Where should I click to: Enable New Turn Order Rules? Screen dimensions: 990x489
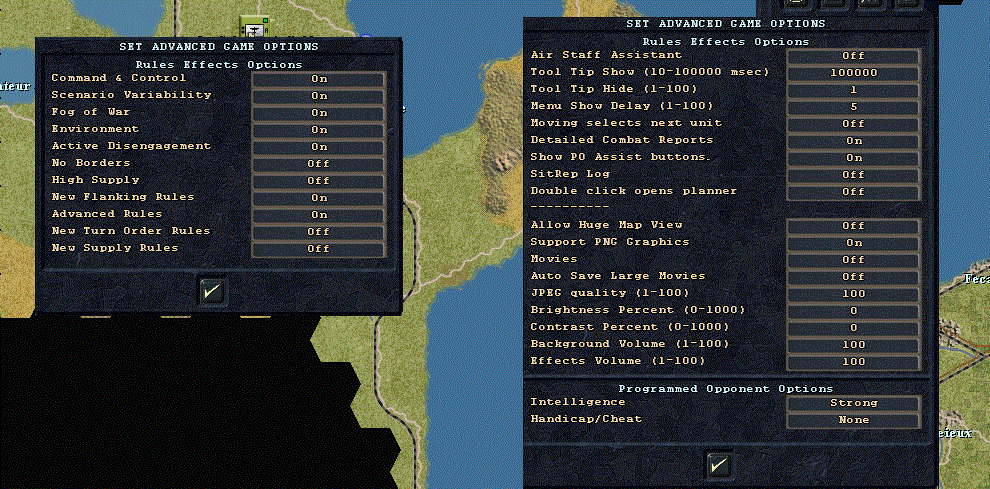tap(318, 231)
